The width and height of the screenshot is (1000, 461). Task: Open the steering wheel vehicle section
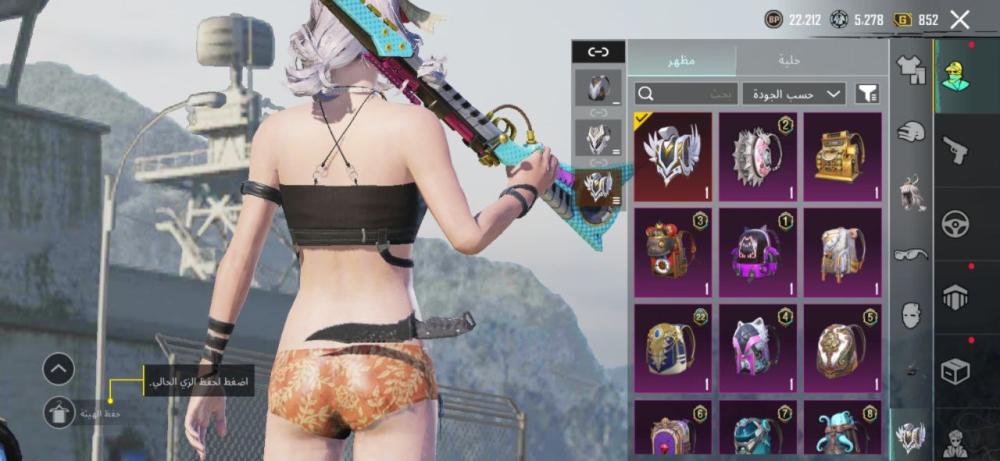[956, 224]
